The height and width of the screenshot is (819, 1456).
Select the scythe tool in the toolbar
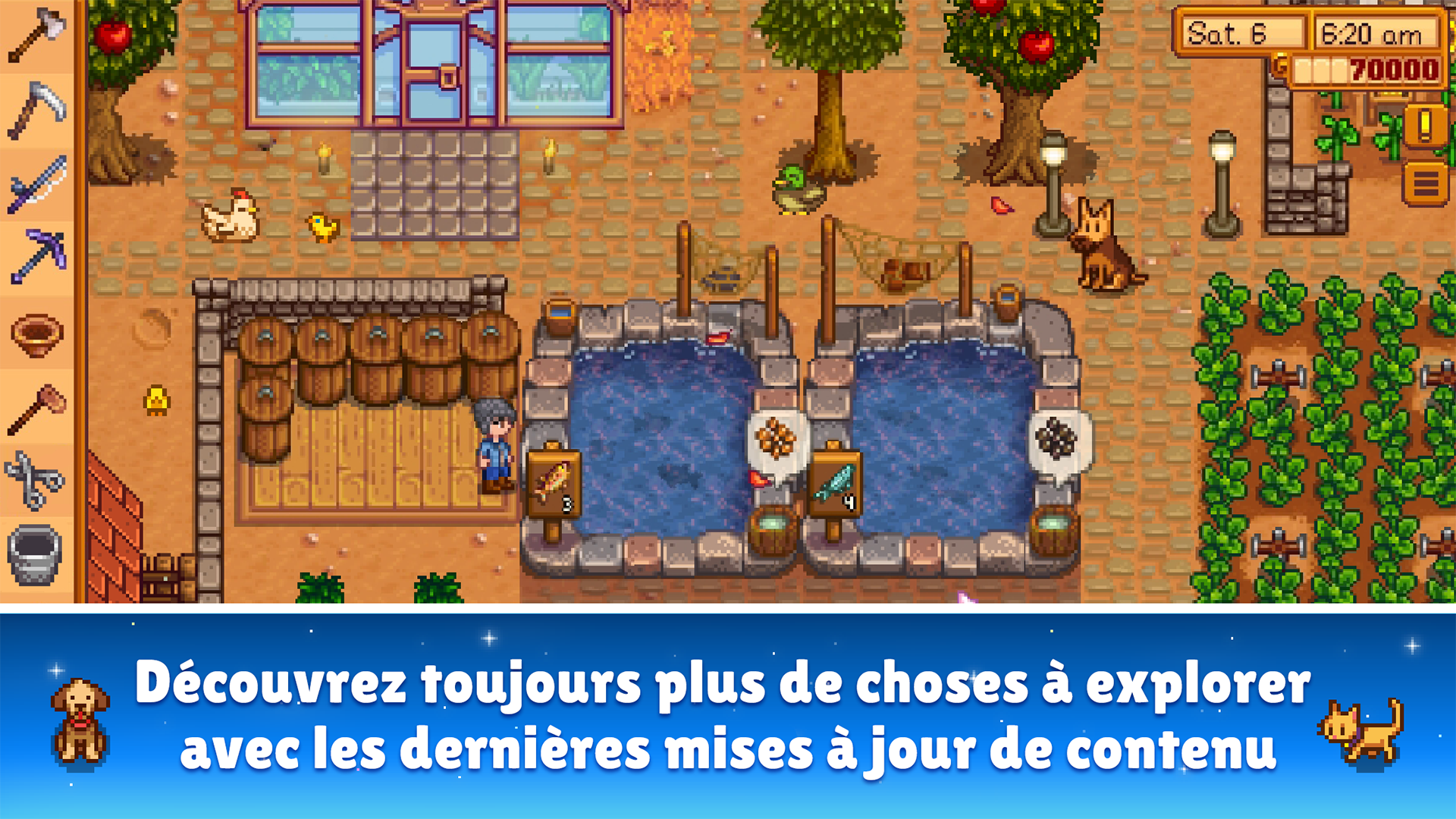click(34, 111)
